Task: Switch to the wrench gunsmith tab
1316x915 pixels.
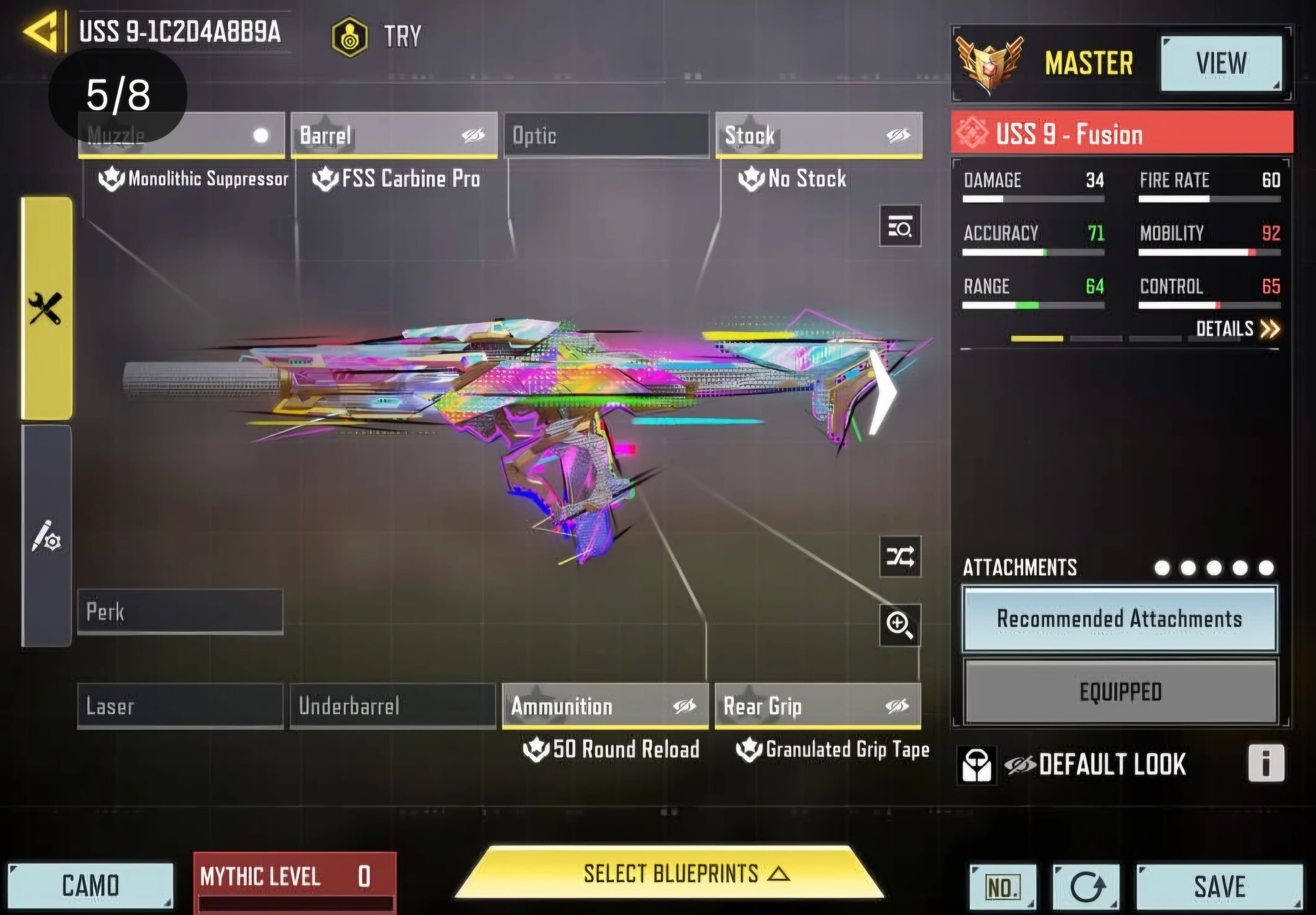Action: (46, 308)
